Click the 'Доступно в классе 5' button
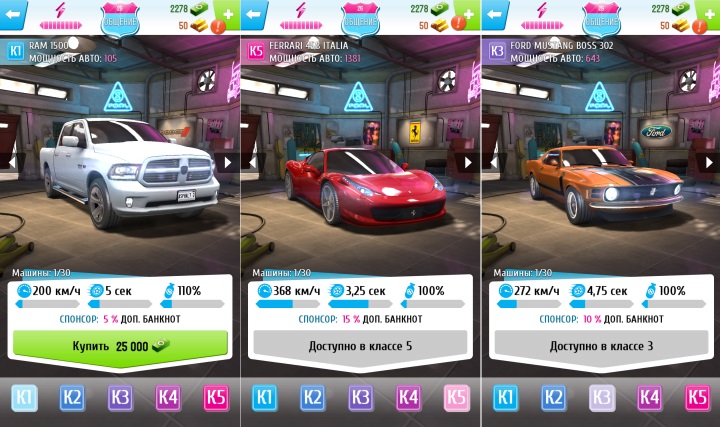 coord(360,345)
